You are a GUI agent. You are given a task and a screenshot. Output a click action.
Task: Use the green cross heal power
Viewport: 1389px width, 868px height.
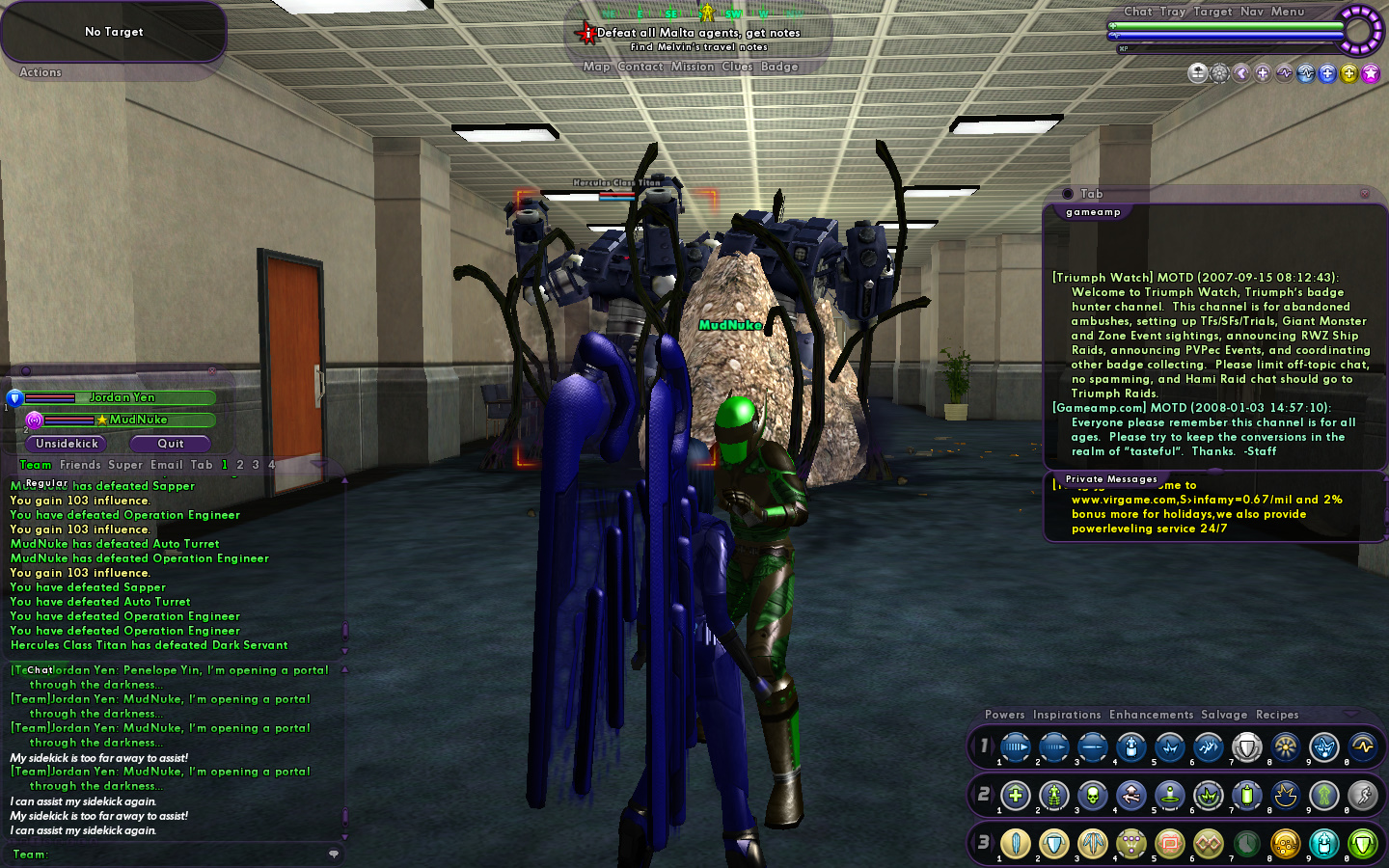click(x=1015, y=796)
